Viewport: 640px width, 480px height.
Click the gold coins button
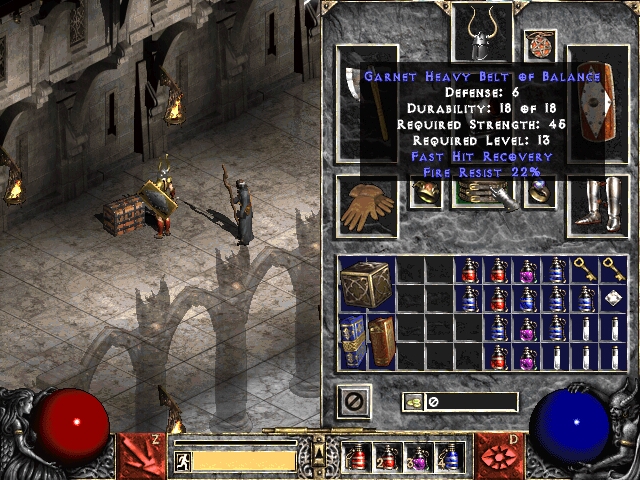(412, 402)
